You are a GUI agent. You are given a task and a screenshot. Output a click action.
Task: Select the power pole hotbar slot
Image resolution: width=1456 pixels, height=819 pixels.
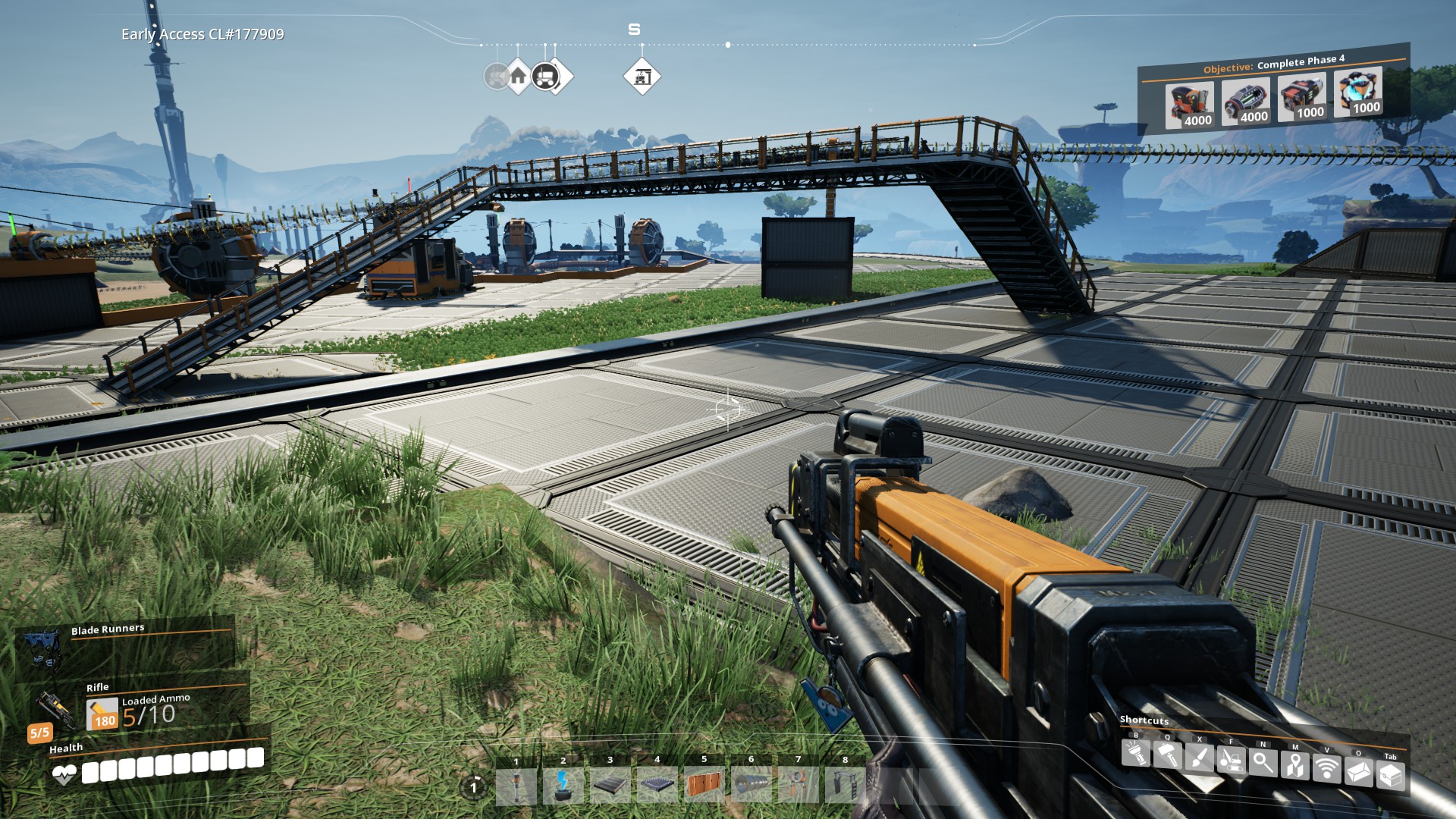[516, 785]
